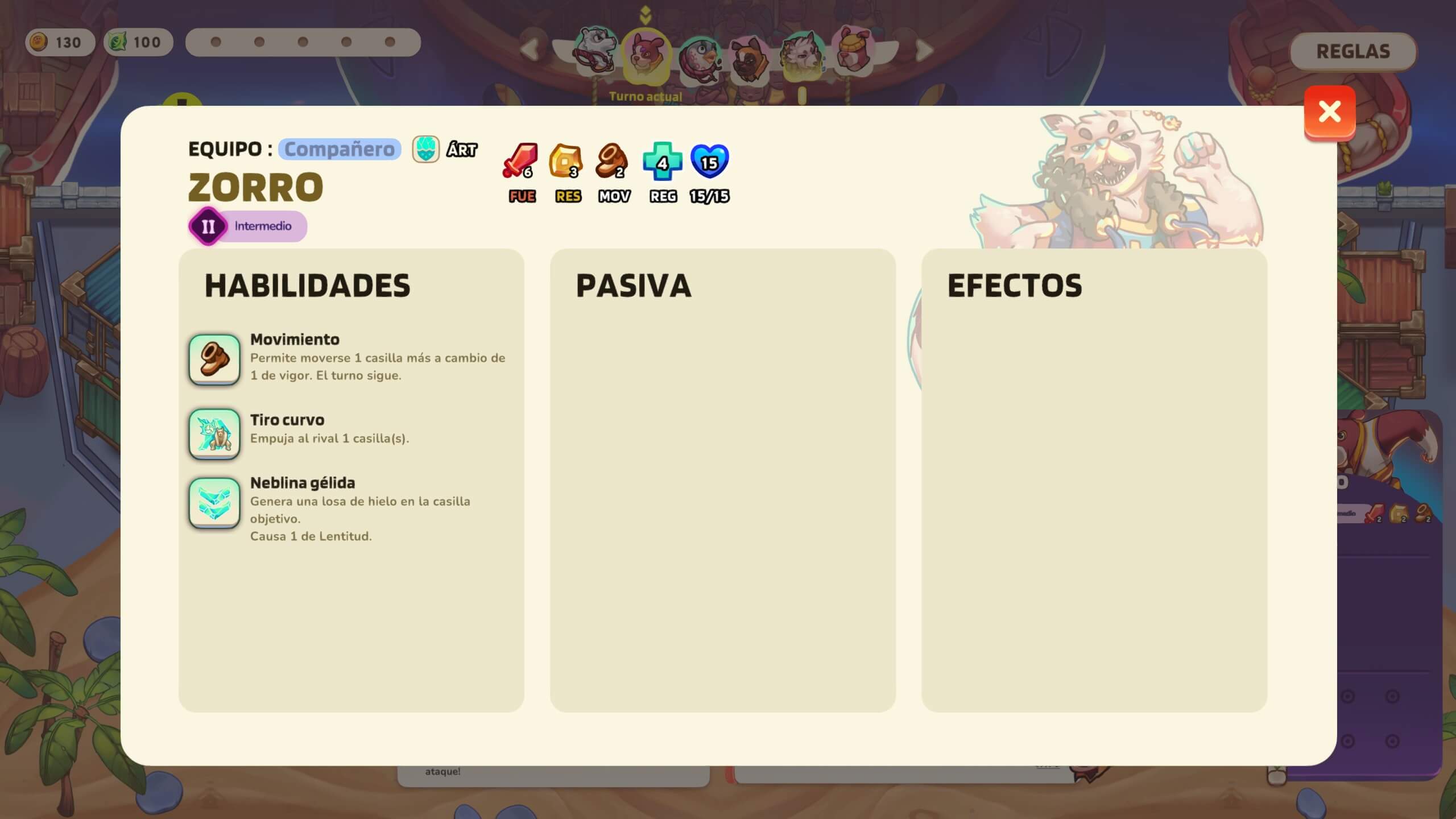Select the Compañero team badge
Image resolution: width=1456 pixels, height=819 pixels.
(x=340, y=150)
